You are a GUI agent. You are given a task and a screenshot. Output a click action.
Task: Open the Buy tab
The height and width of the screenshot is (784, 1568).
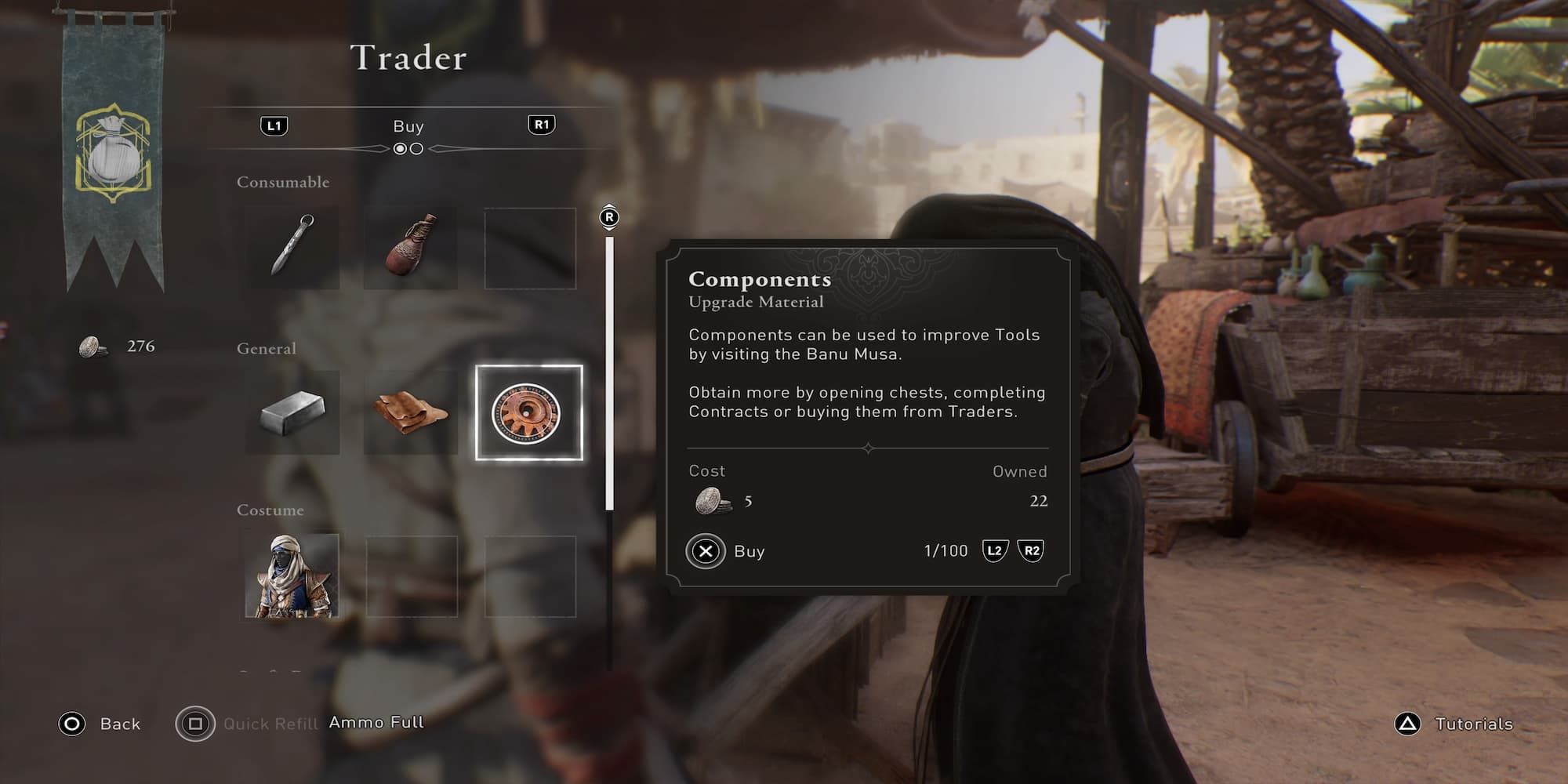(x=407, y=125)
